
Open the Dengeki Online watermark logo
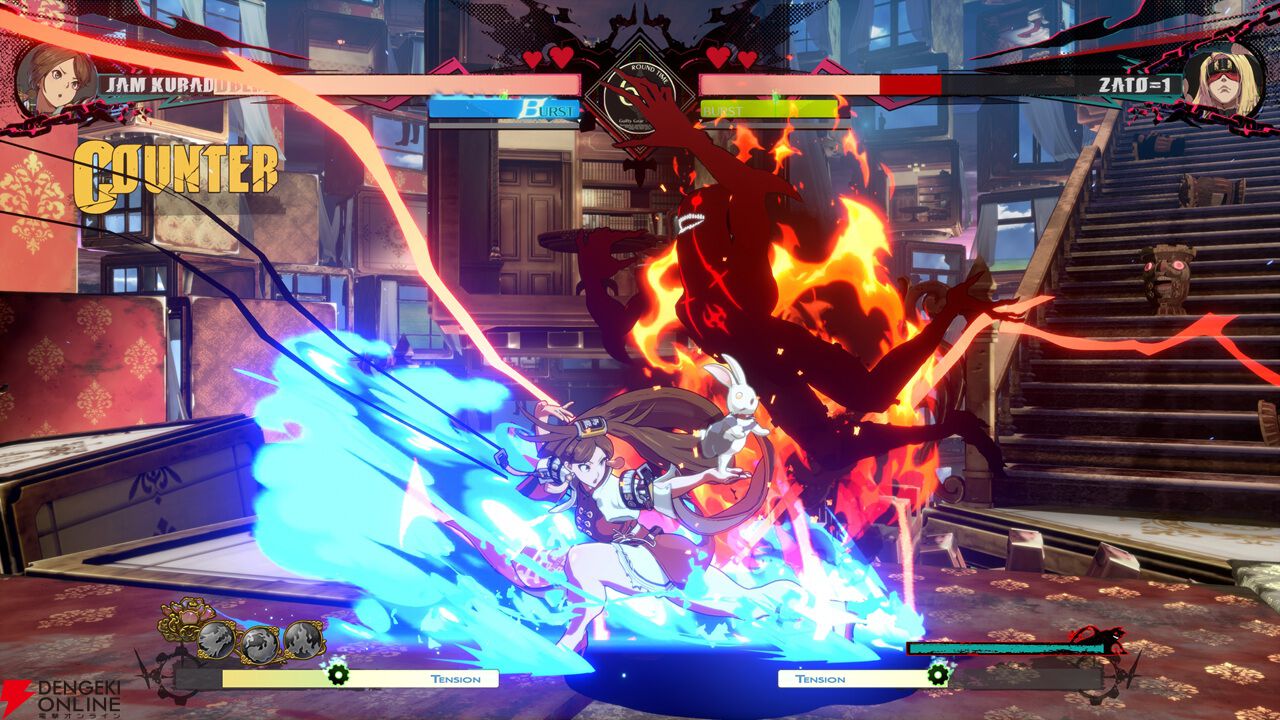[x=60, y=697]
